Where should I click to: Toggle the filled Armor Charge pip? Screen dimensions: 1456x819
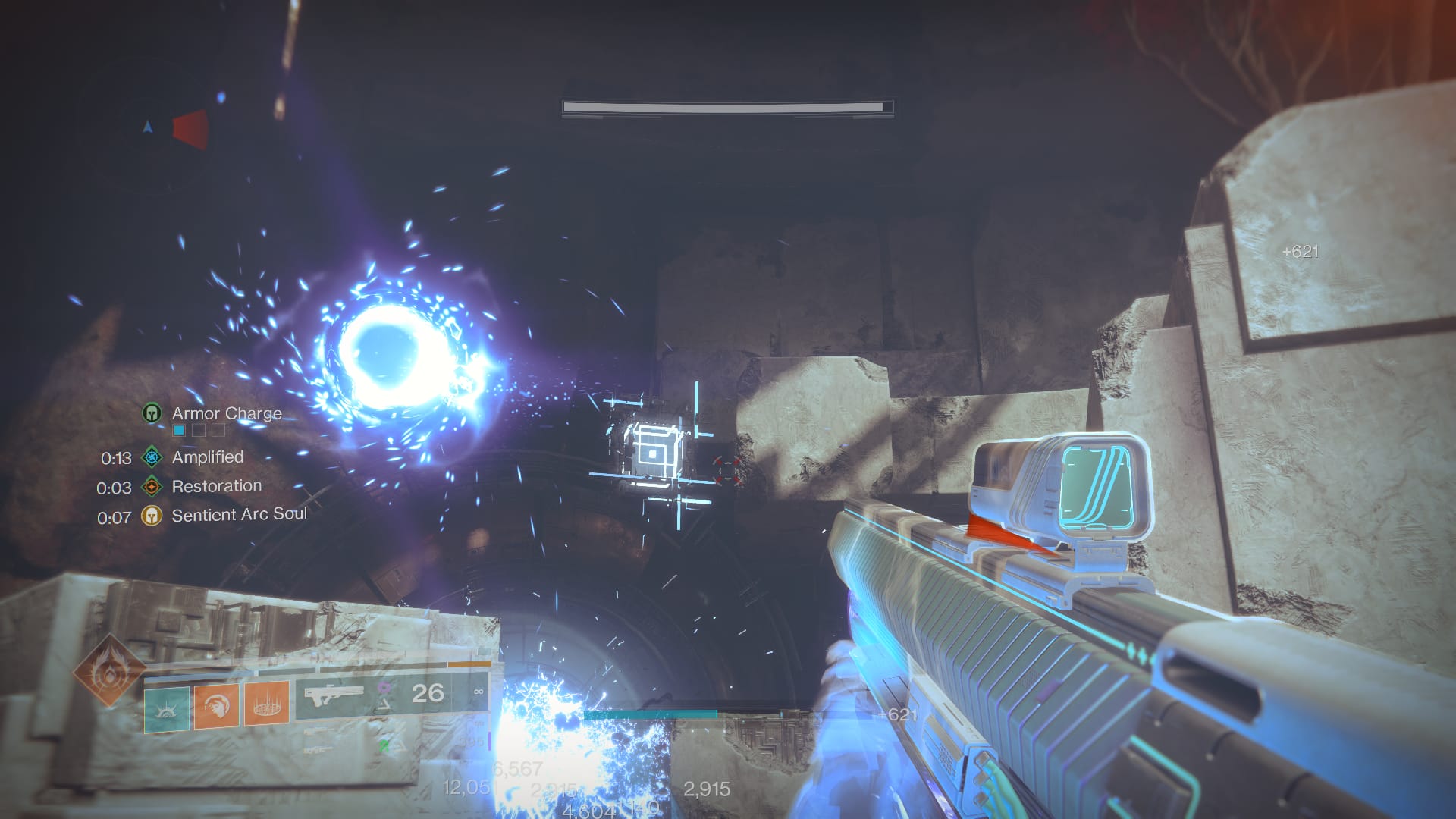tap(178, 430)
